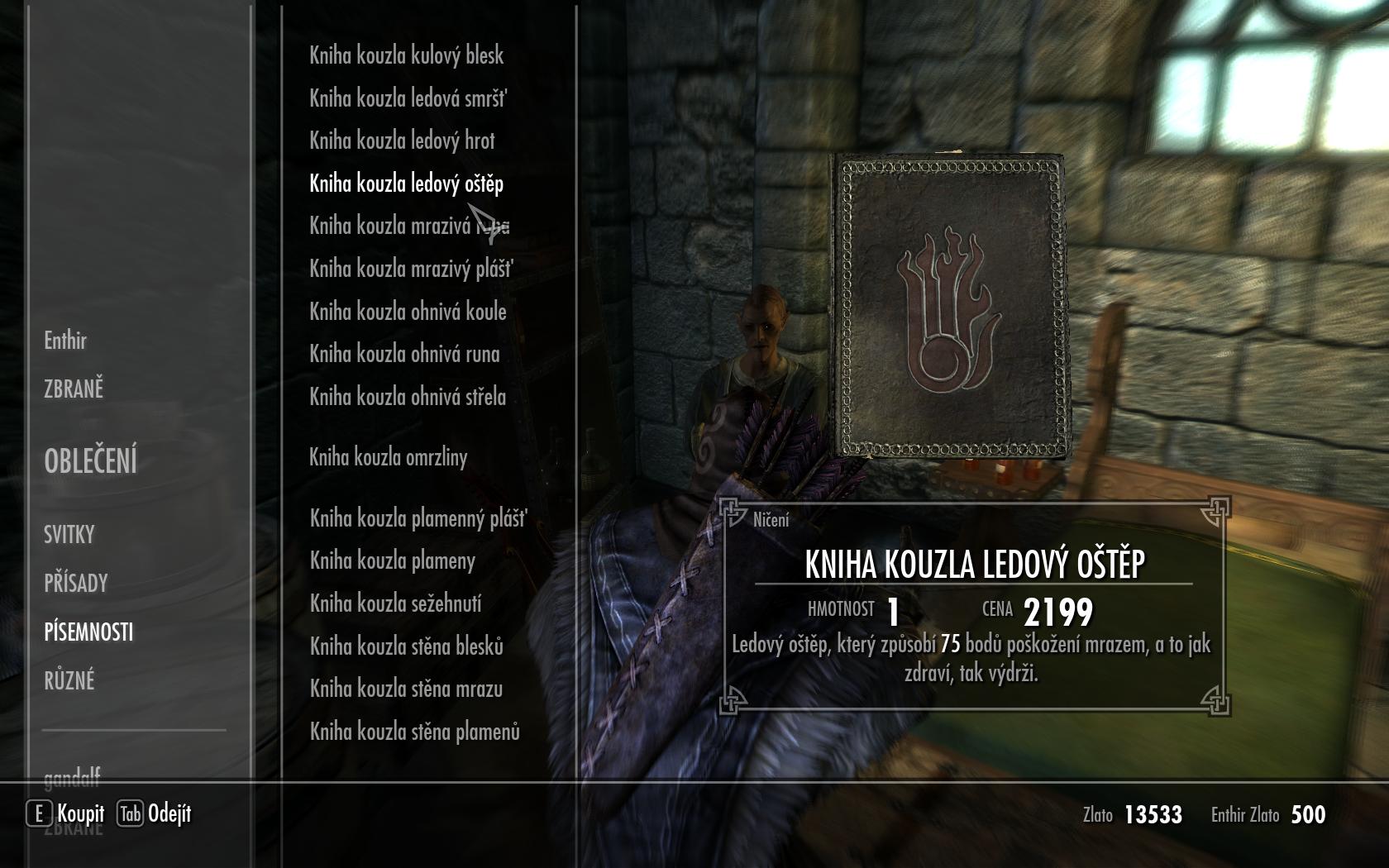Switch to the OBLEČENÍ category
The width and height of the screenshot is (1389, 868).
coord(90,461)
